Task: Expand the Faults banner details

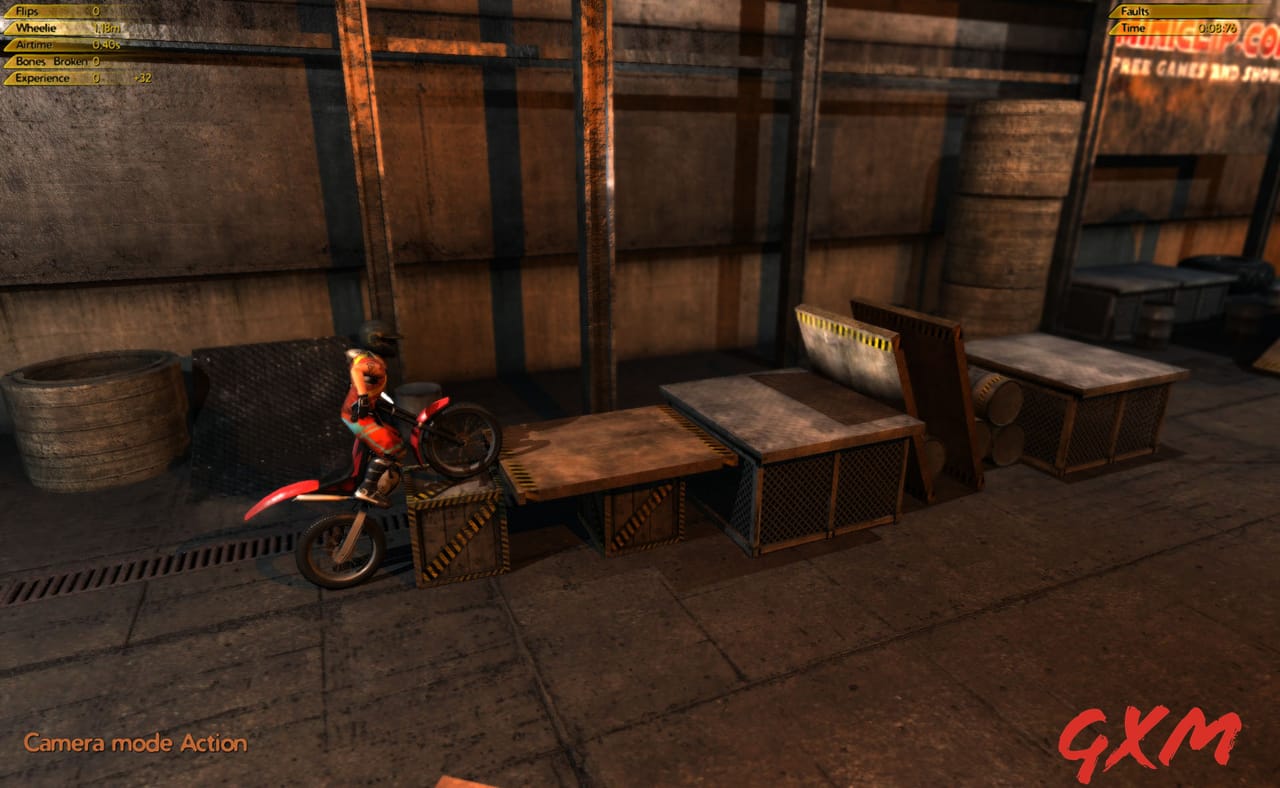Action: 1180,13
